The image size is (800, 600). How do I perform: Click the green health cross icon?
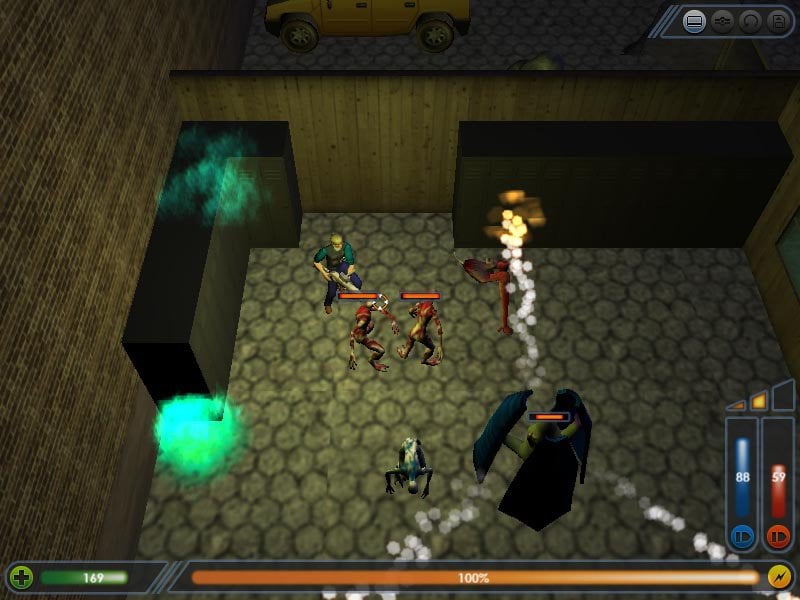[21, 577]
